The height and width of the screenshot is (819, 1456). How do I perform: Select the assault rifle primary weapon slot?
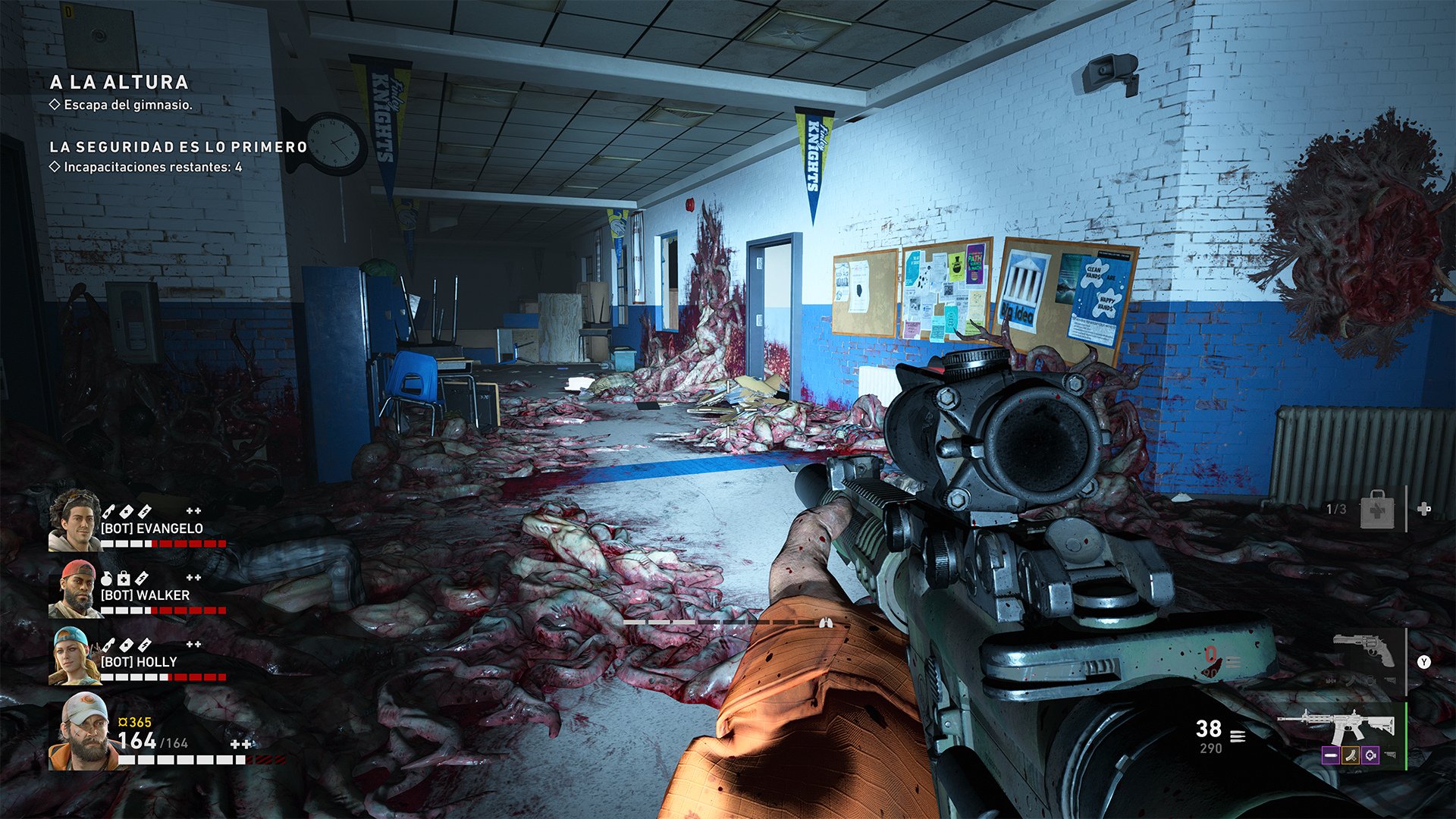(x=1339, y=726)
